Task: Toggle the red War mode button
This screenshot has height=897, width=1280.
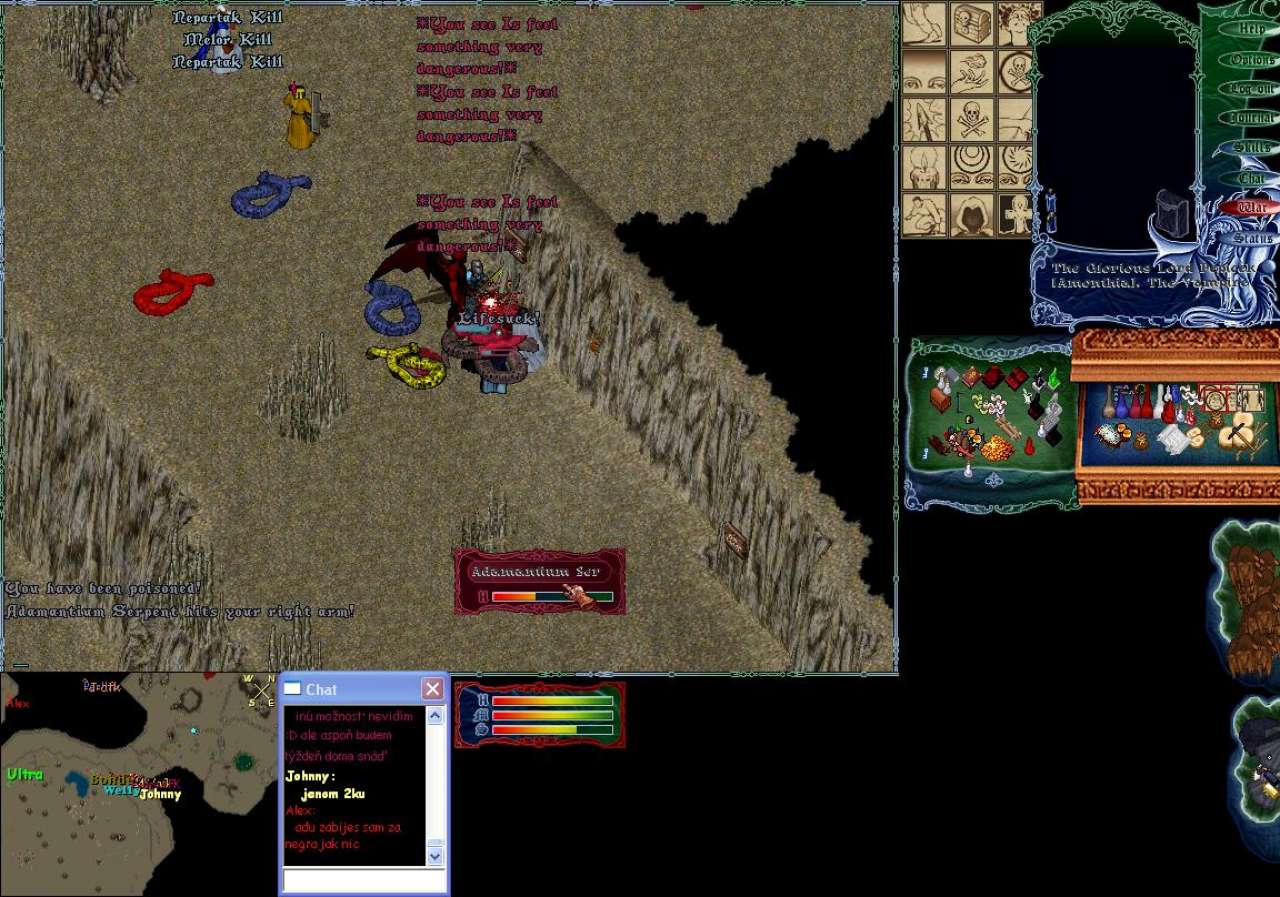Action: coord(1251,208)
